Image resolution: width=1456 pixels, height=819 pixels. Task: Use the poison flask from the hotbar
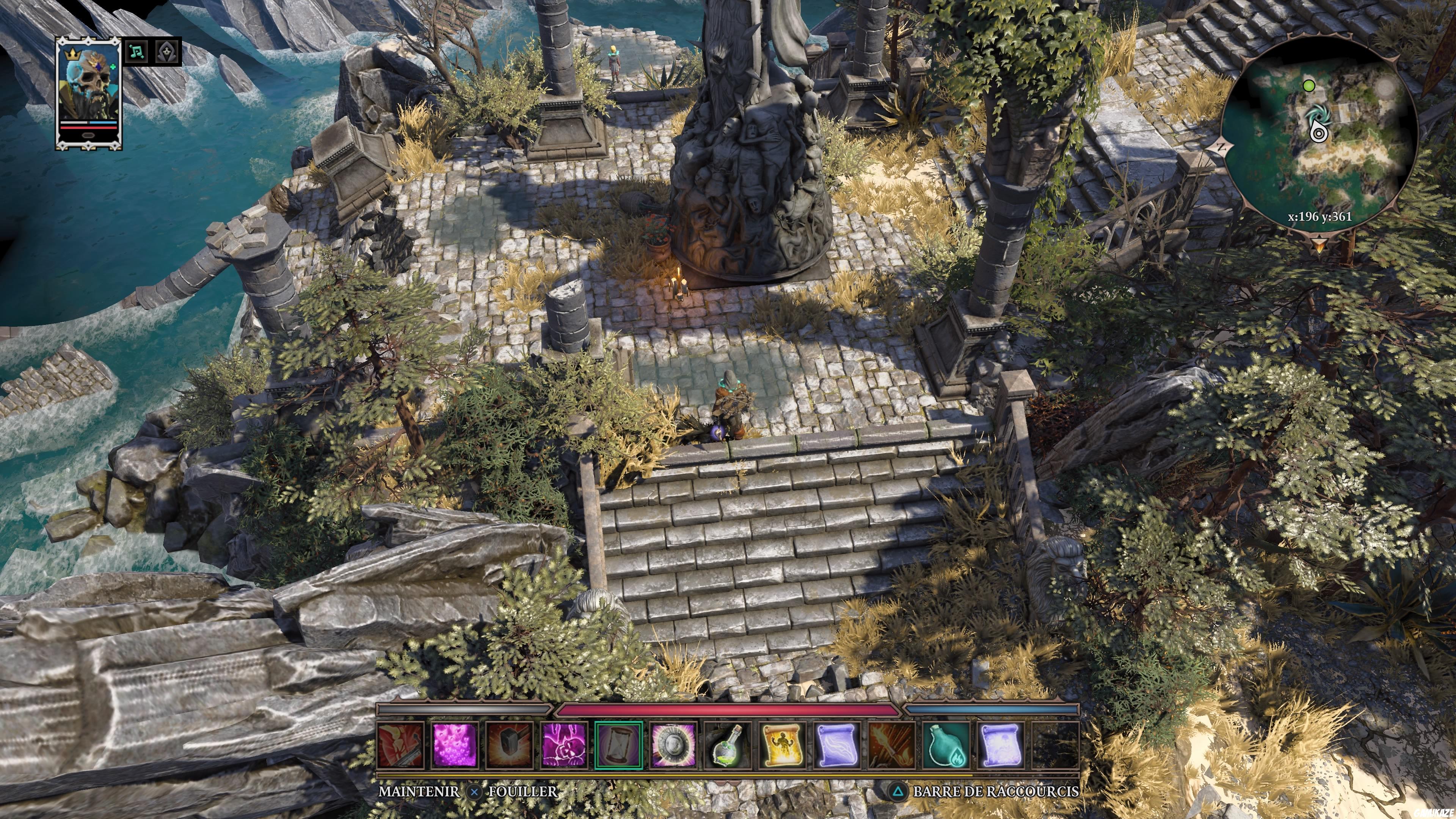(729, 746)
